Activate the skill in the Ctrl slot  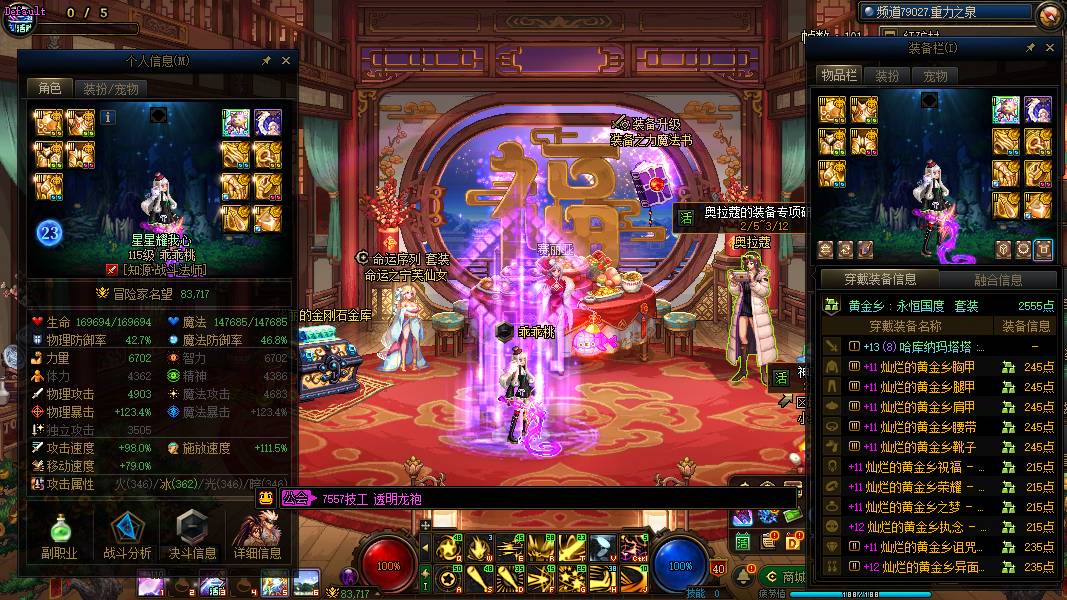tap(634, 547)
